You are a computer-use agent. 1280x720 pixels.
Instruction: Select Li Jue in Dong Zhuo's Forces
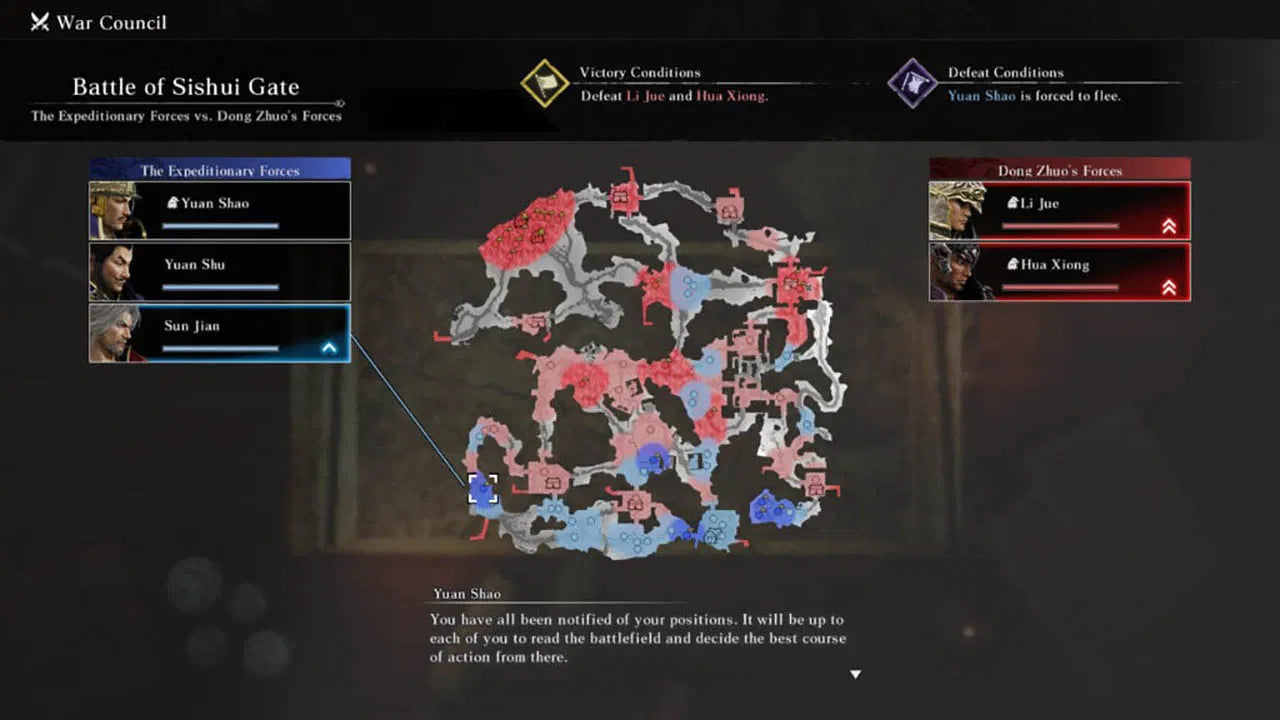1060,210
